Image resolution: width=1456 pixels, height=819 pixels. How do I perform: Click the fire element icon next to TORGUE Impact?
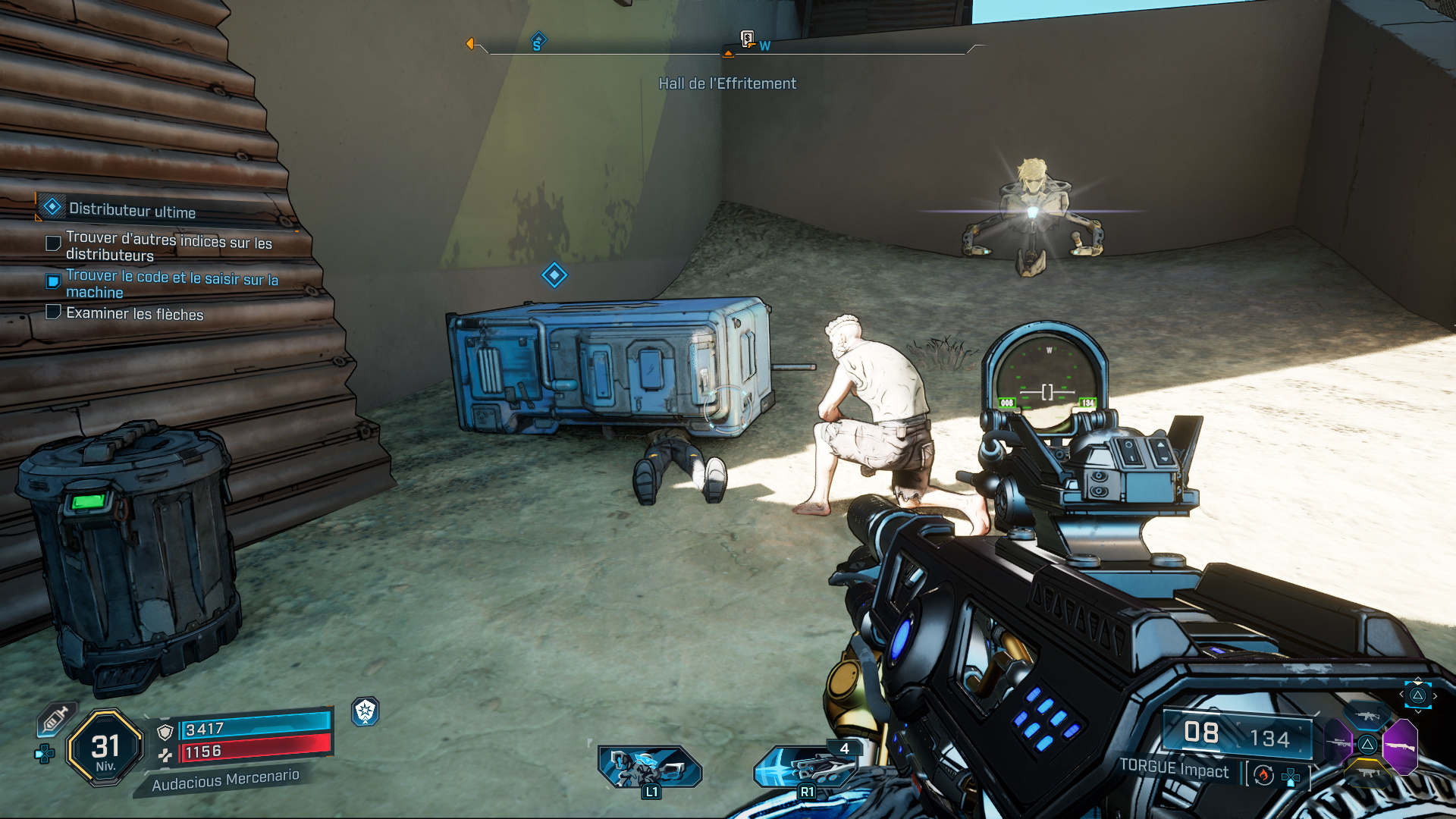pos(1263,776)
